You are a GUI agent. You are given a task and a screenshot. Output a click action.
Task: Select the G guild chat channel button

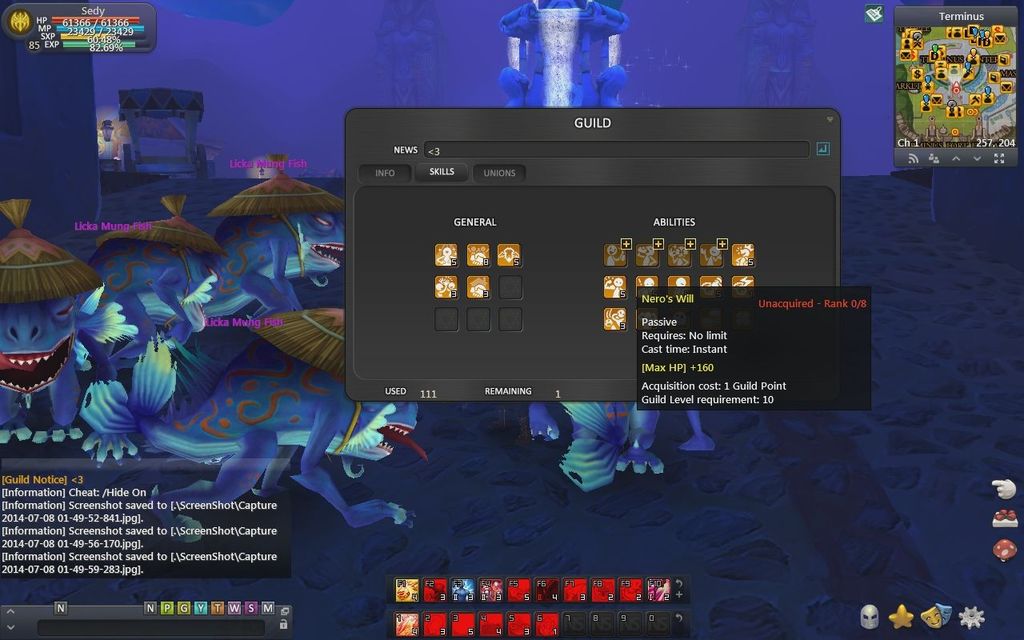[184, 608]
